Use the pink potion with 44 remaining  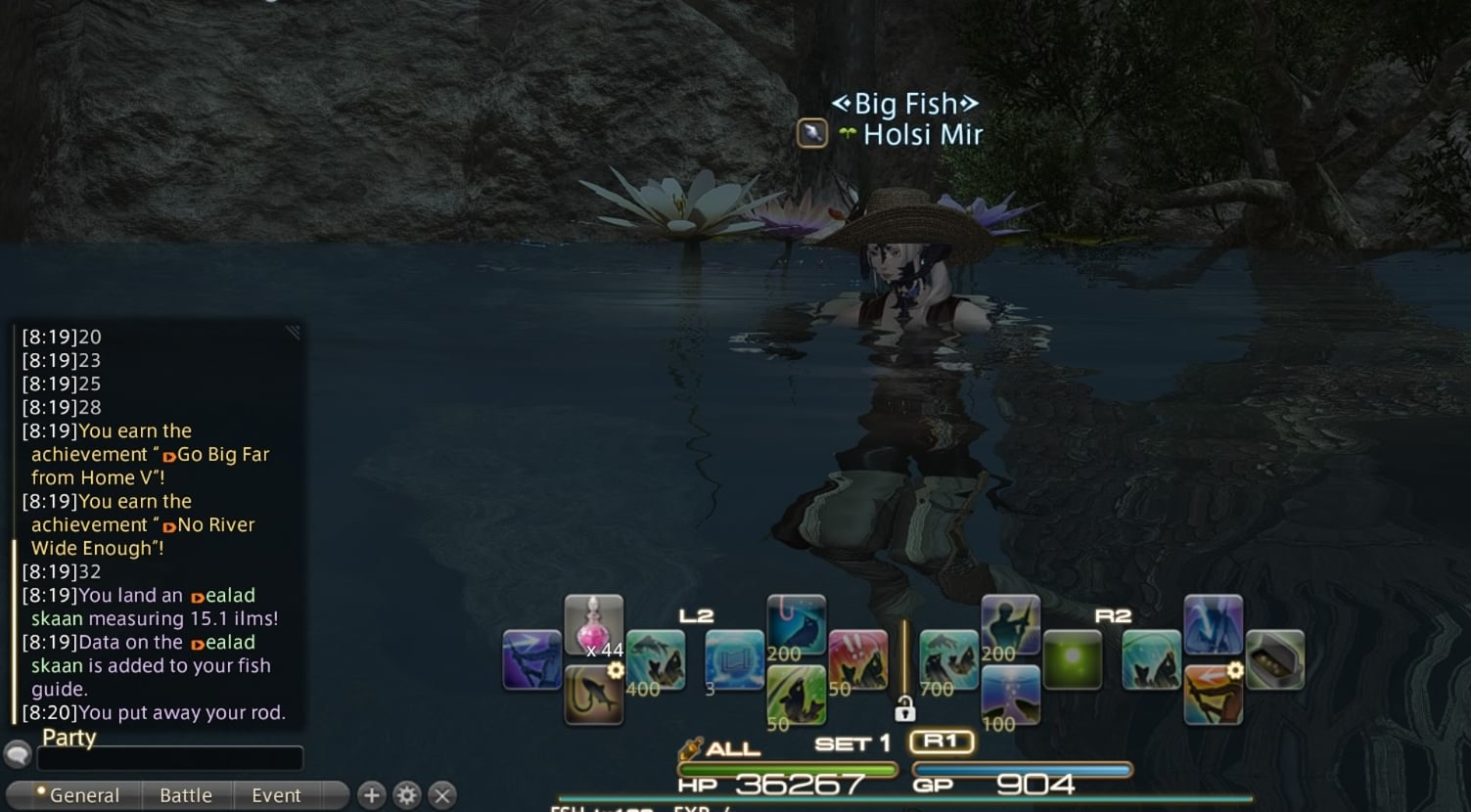593,625
